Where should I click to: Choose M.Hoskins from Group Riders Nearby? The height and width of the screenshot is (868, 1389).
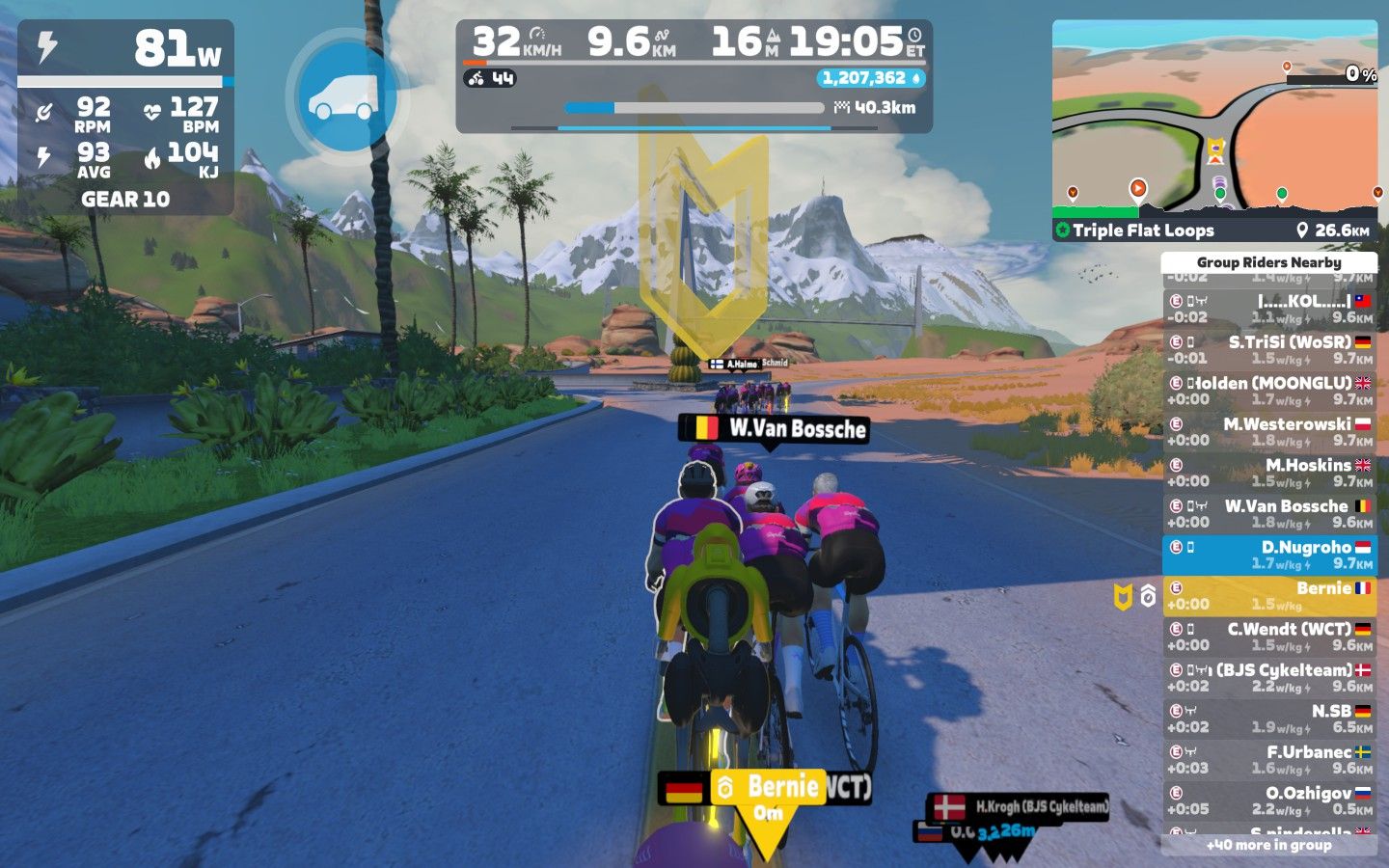1269,473
